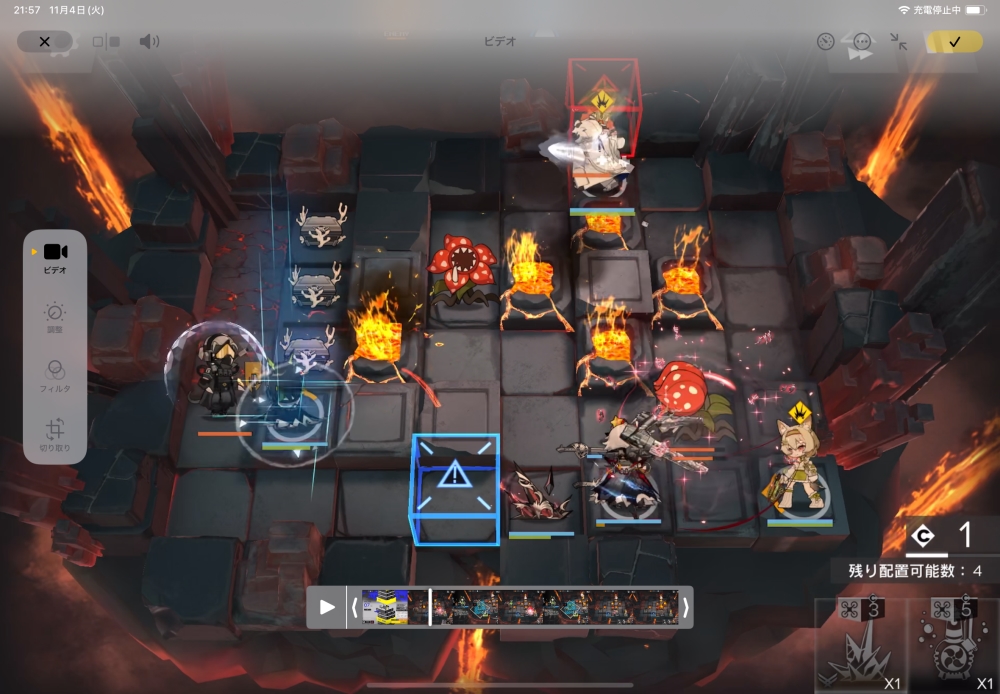Open the more options ellipsis button
The width and height of the screenshot is (1000, 694).
coord(862,42)
